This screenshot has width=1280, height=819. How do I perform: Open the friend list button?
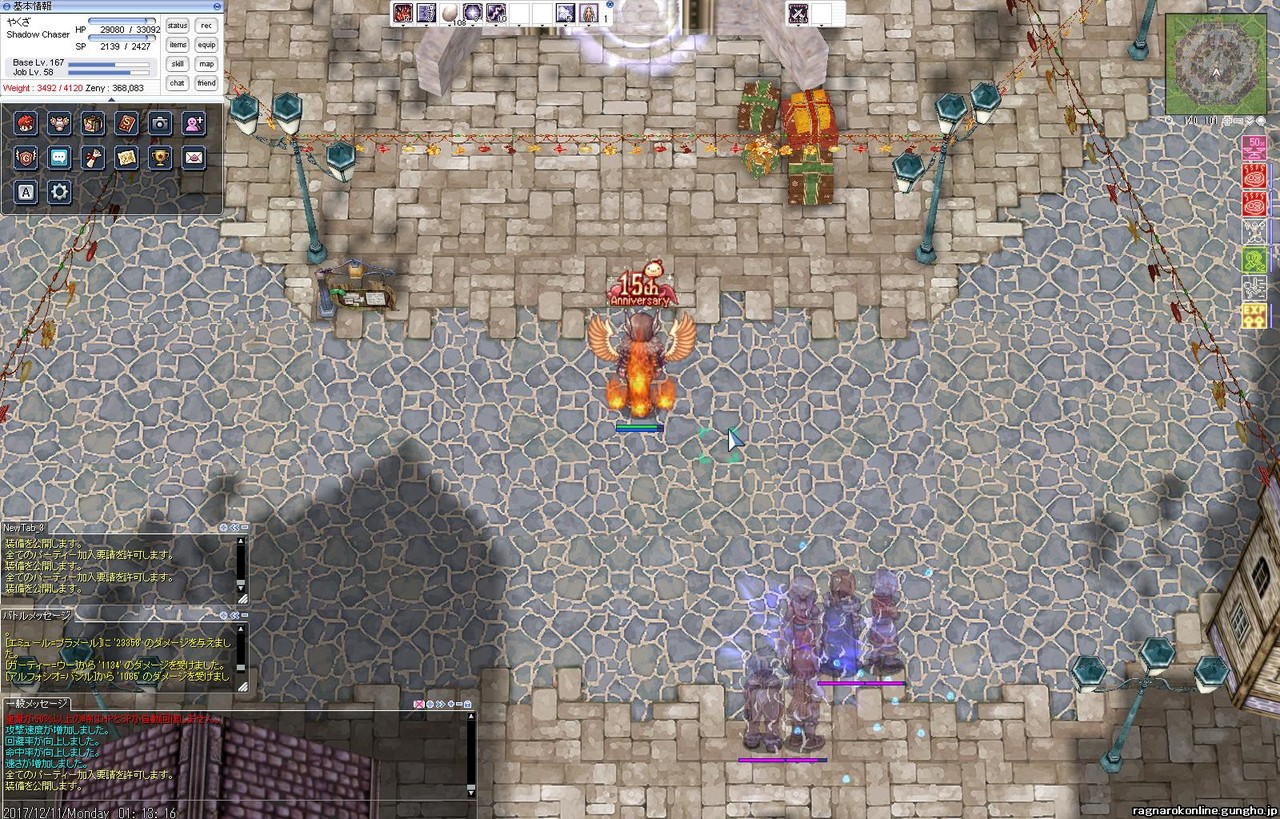coord(206,83)
